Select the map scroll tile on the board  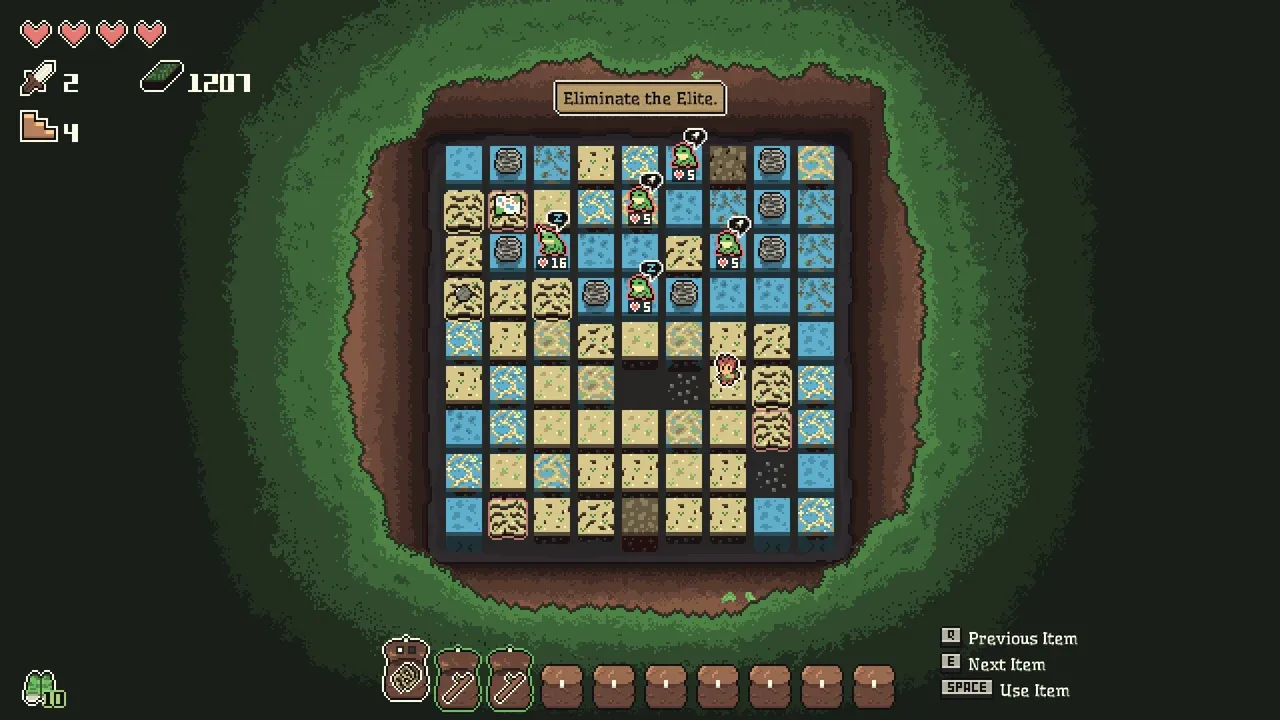pyautogui.click(x=508, y=206)
